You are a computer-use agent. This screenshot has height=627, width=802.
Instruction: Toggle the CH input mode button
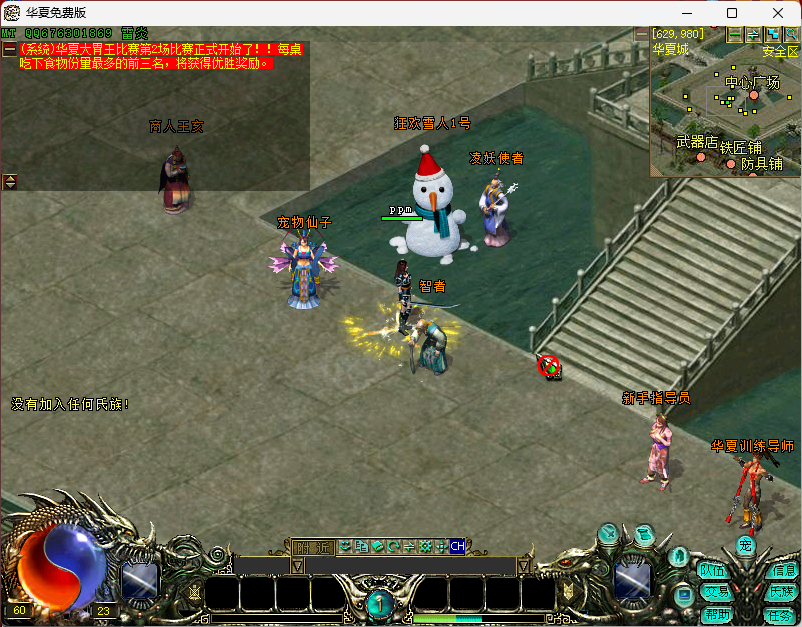coord(457,546)
